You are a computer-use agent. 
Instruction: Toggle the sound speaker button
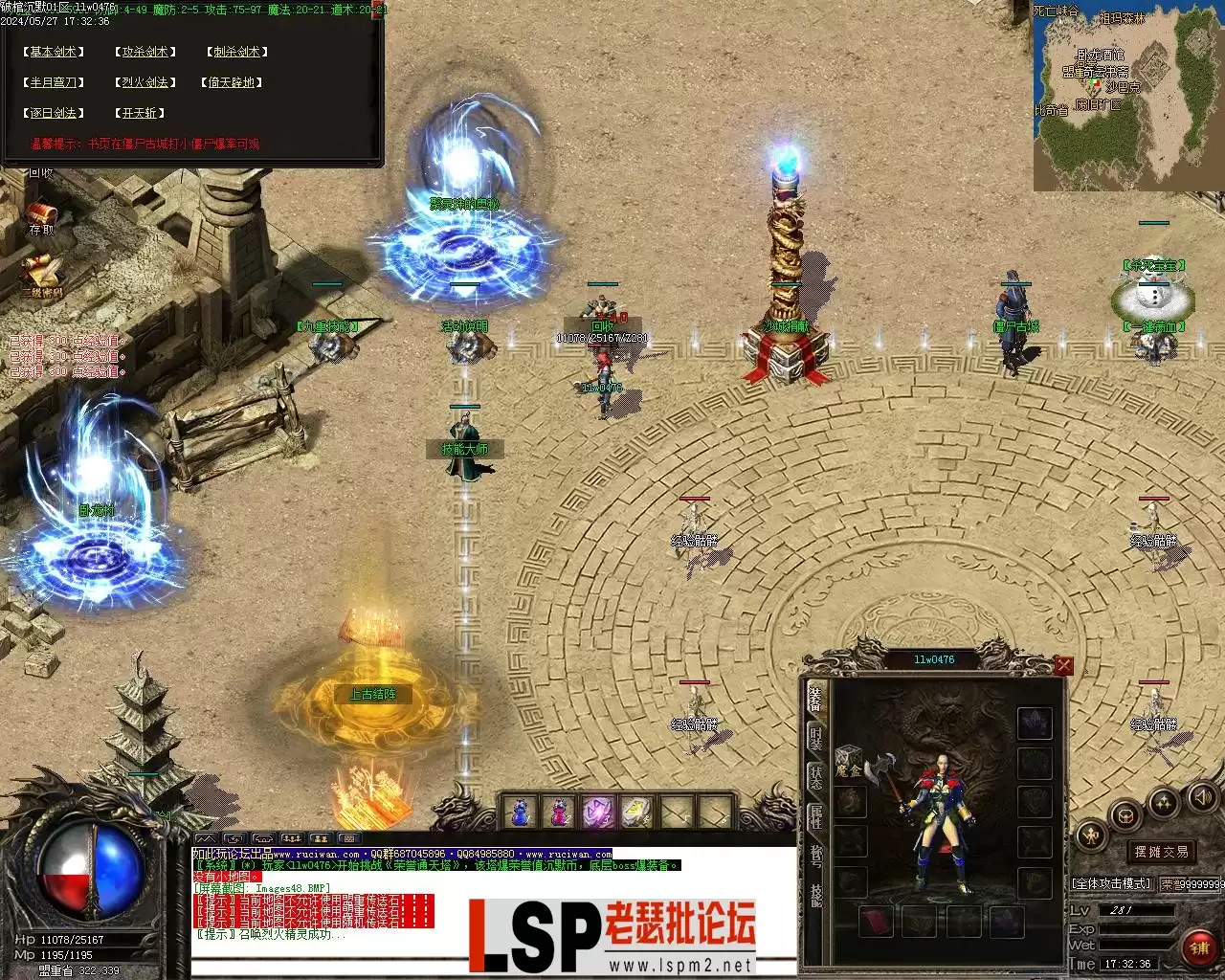[1201, 796]
